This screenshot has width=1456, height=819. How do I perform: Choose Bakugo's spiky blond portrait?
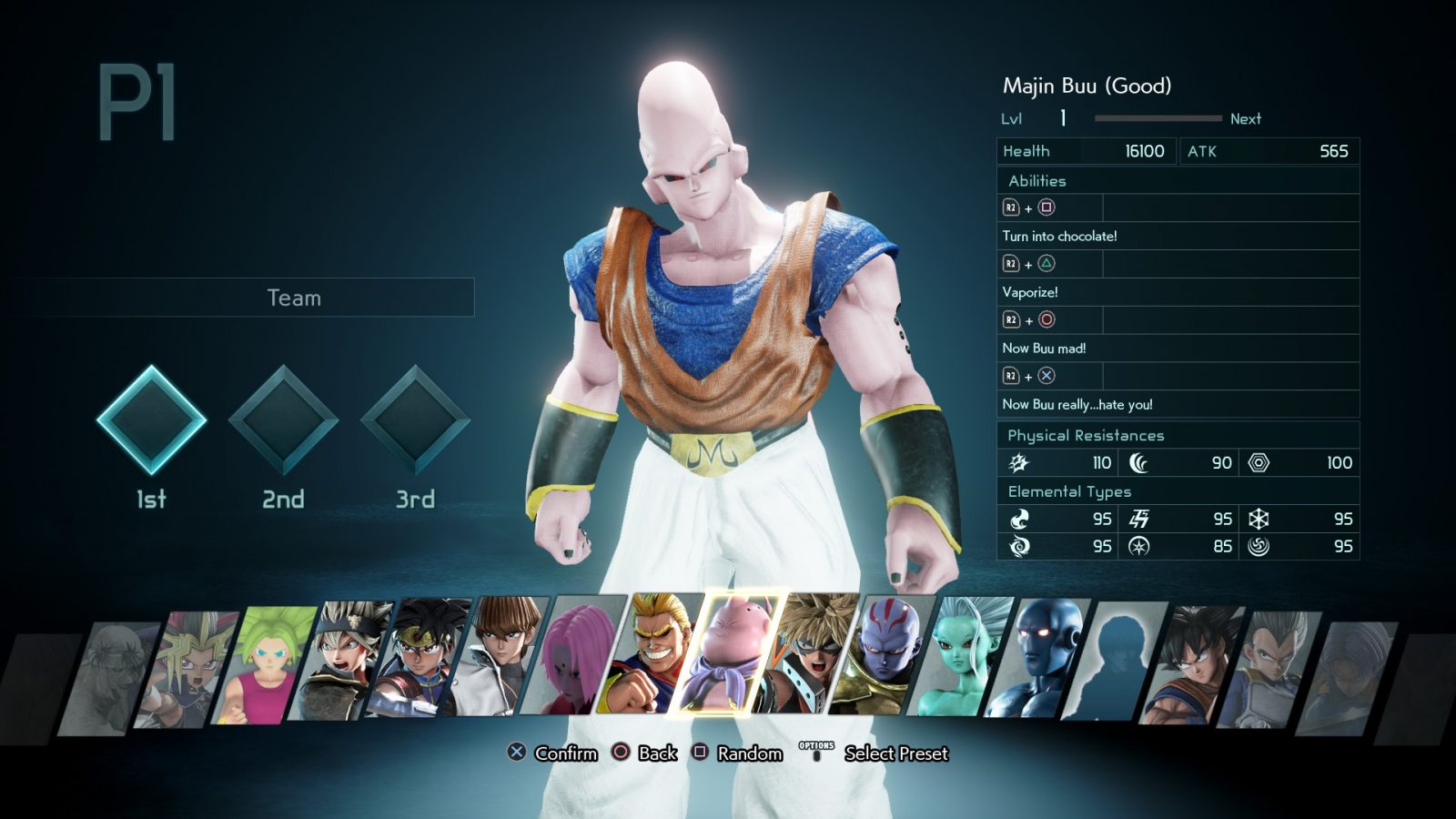[x=806, y=653]
